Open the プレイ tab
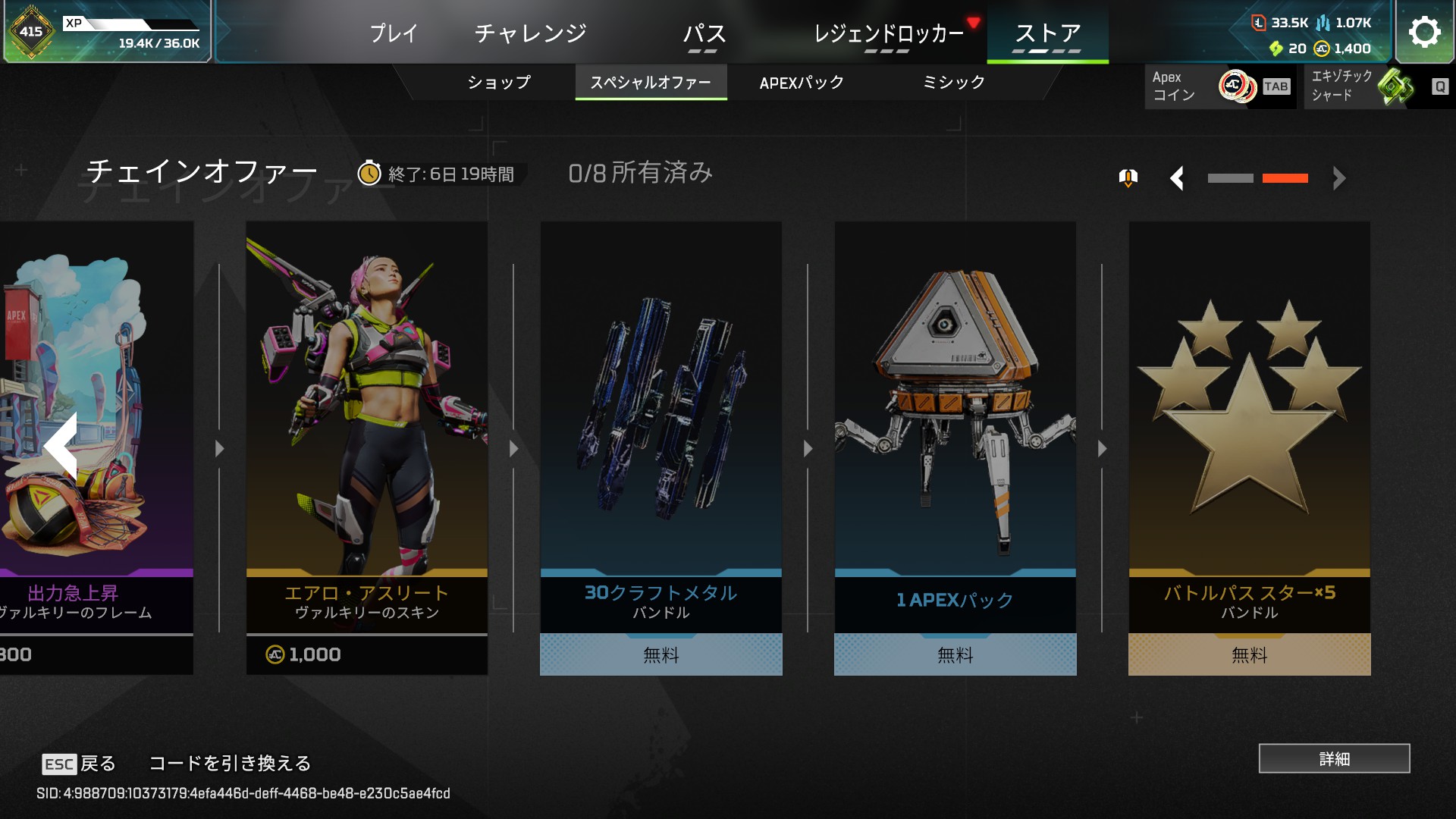This screenshot has width=1456, height=819. pos(394,33)
